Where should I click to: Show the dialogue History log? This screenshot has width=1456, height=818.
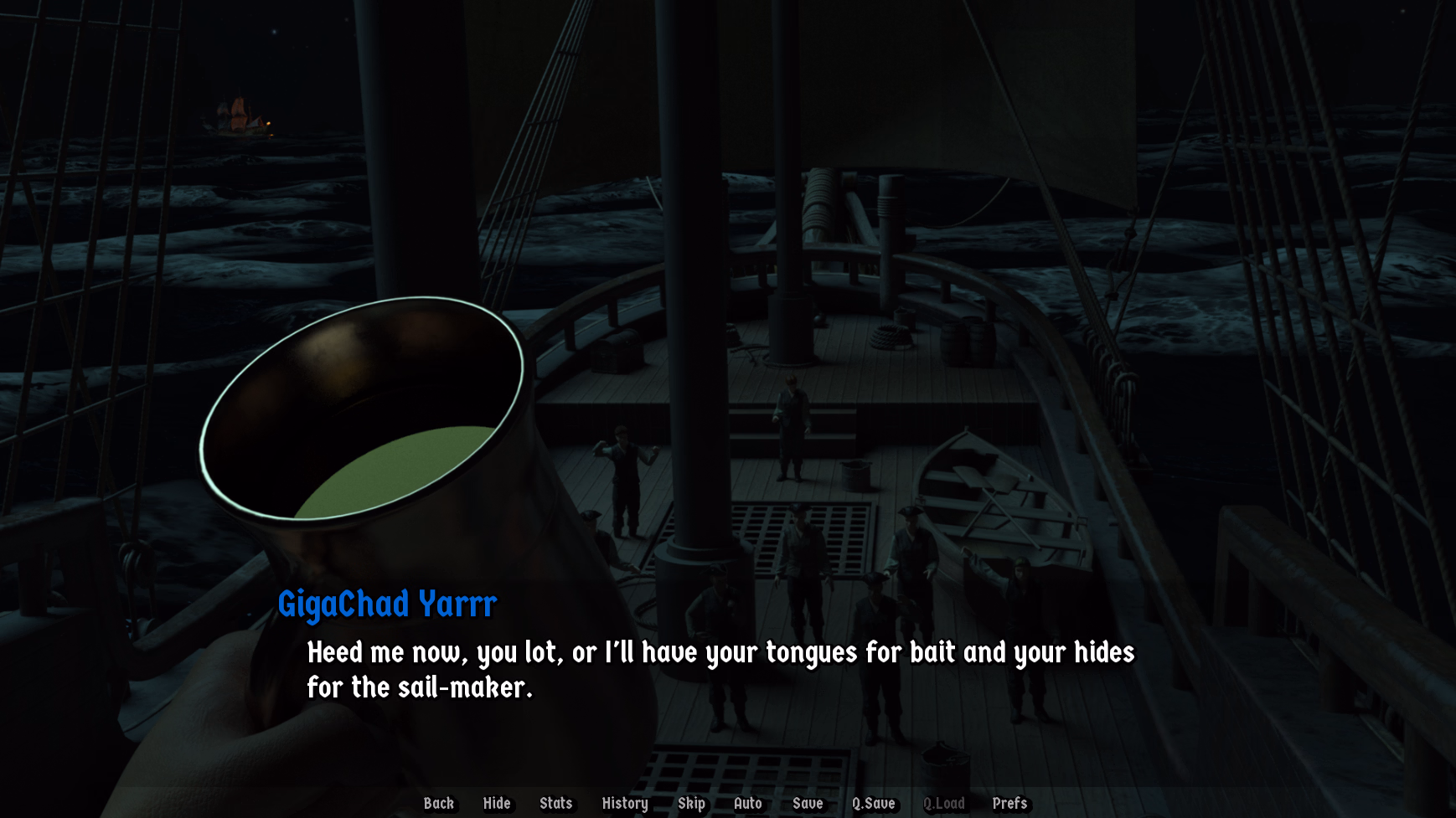click(x=625, y=803)
